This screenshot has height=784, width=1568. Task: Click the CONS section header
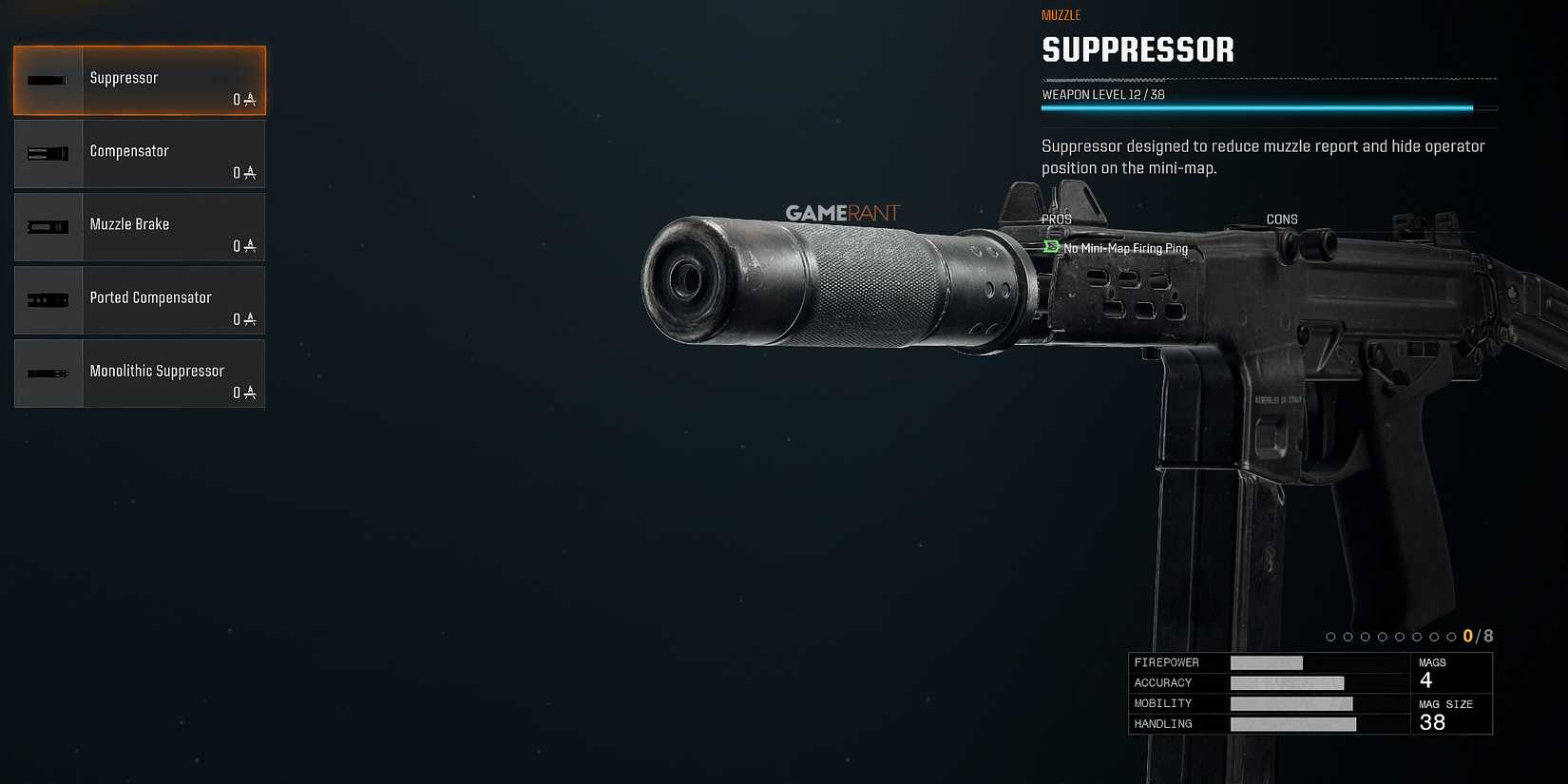click(1281, 219)
